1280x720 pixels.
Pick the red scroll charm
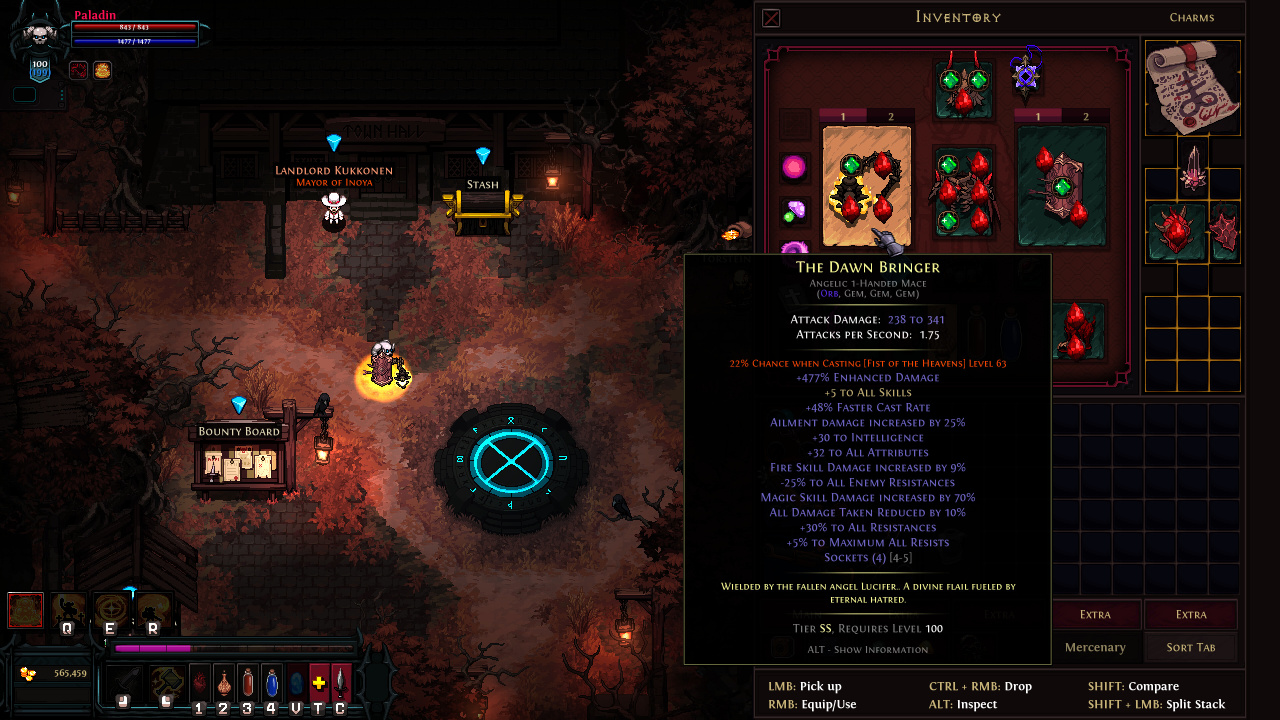coord(1192,87)
